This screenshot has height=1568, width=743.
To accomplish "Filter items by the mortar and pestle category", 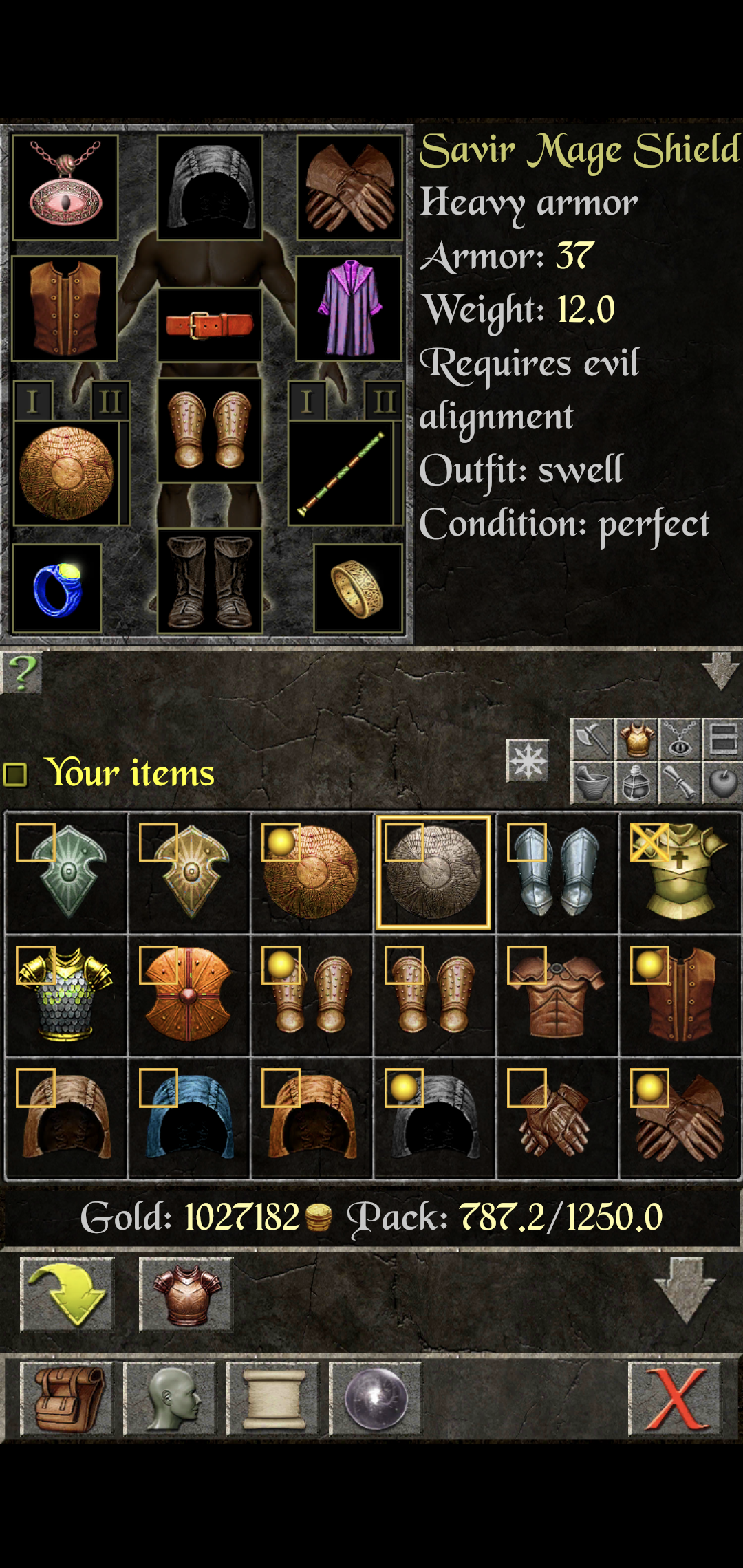I will pyautogui.click(x=592, y=783).
